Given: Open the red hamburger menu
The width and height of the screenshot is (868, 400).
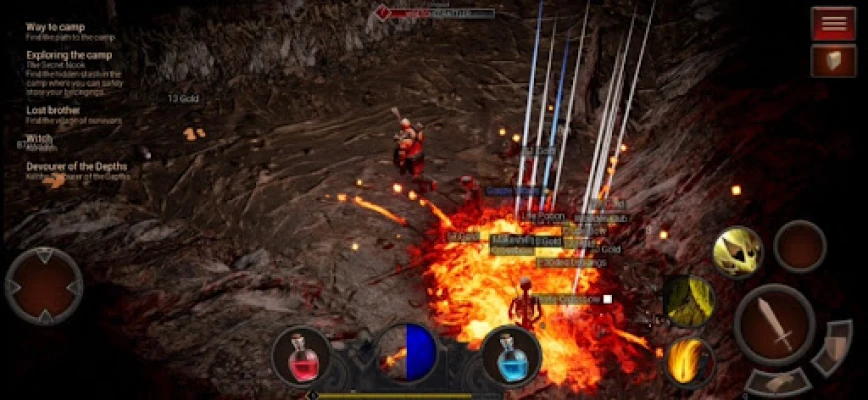Looking at the screenshot, I should (x=832, y=23).
